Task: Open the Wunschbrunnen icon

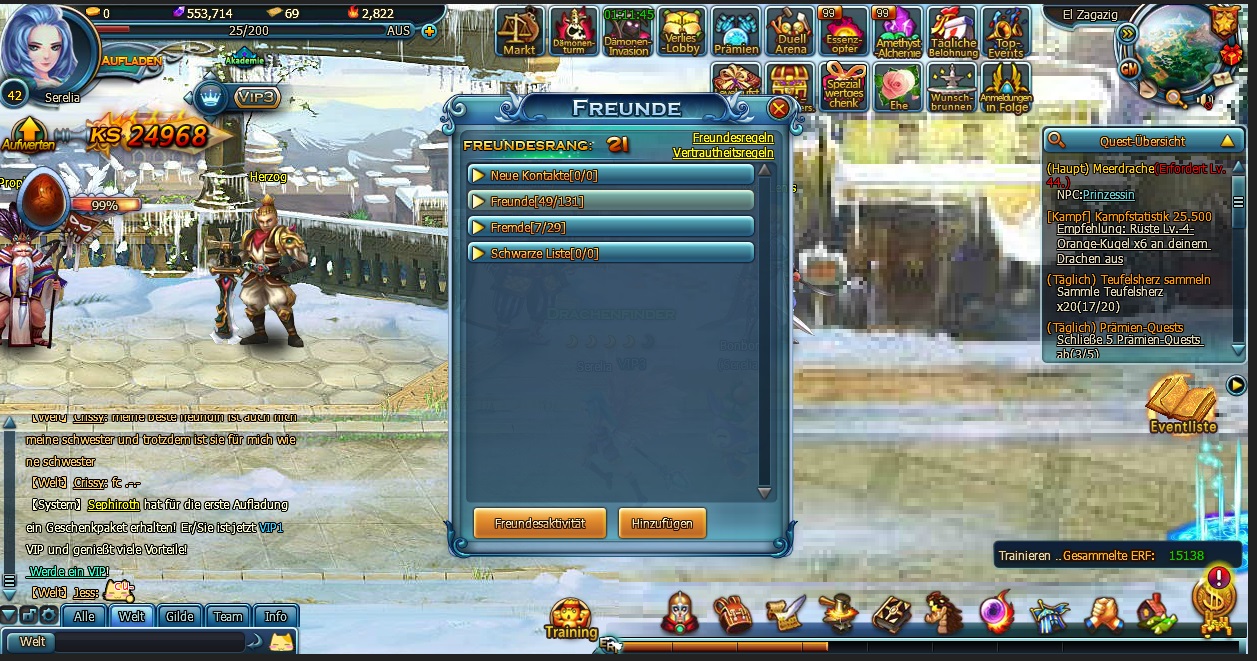Action: click(951, 87)
